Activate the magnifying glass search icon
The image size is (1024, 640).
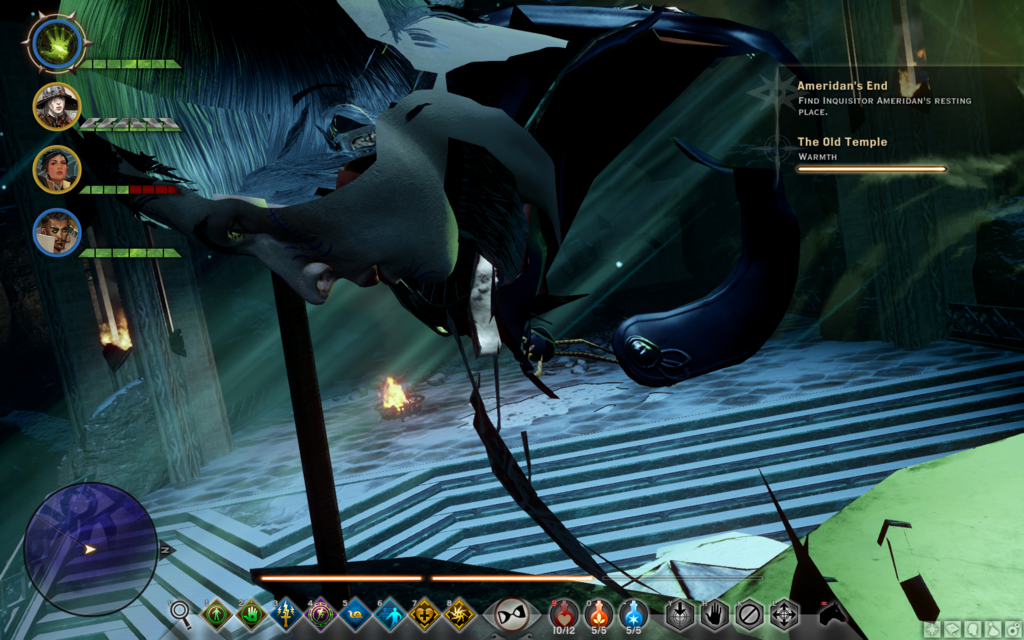point(180,611)
